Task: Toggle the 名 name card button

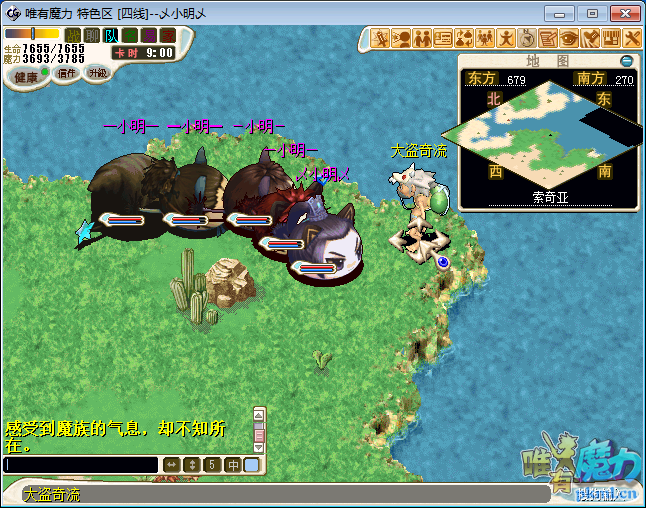Action: click(129, 36)
